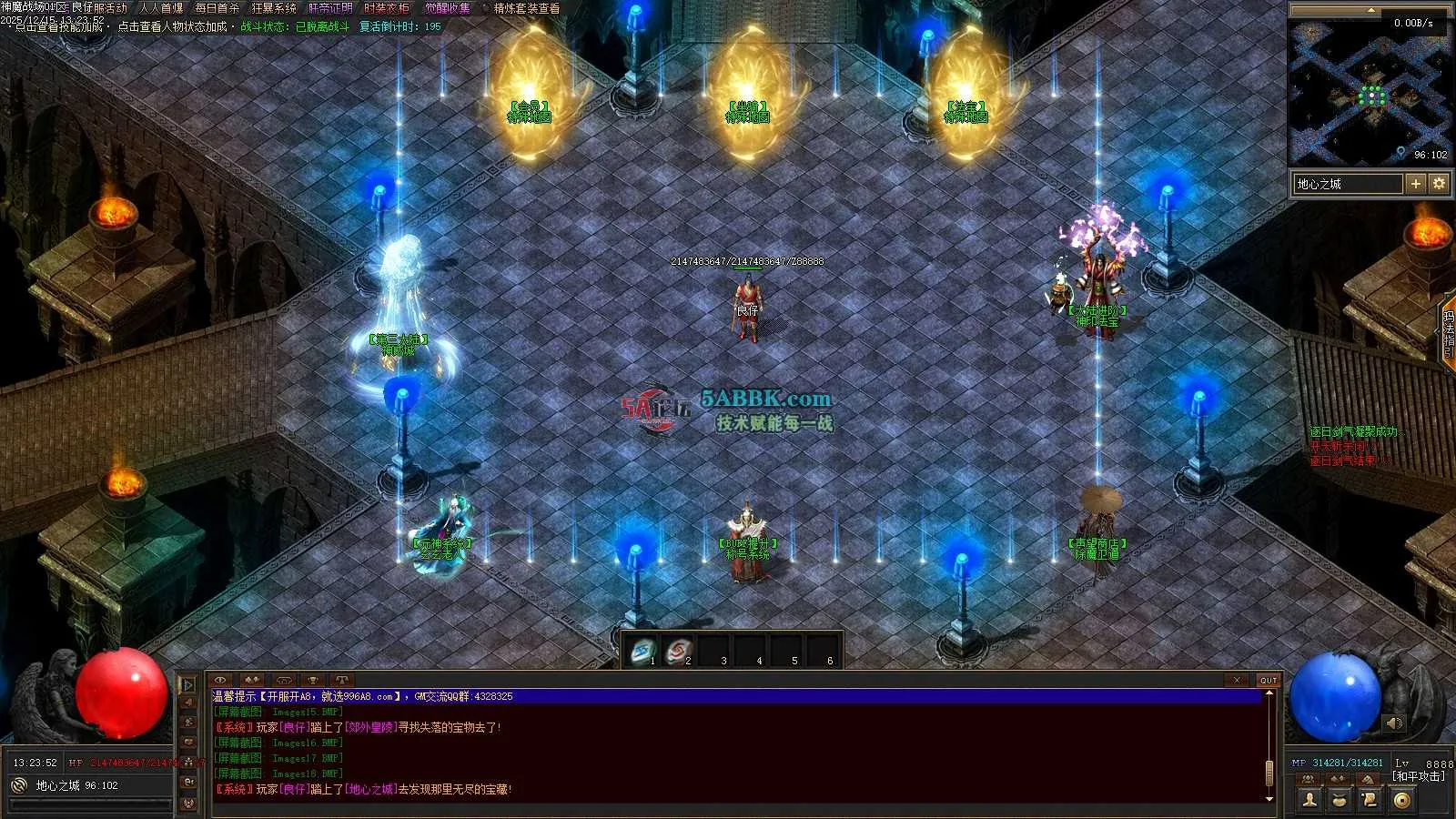
Task: Select the 狂暴系统 menu entry
Action: [x=274, y=8]
